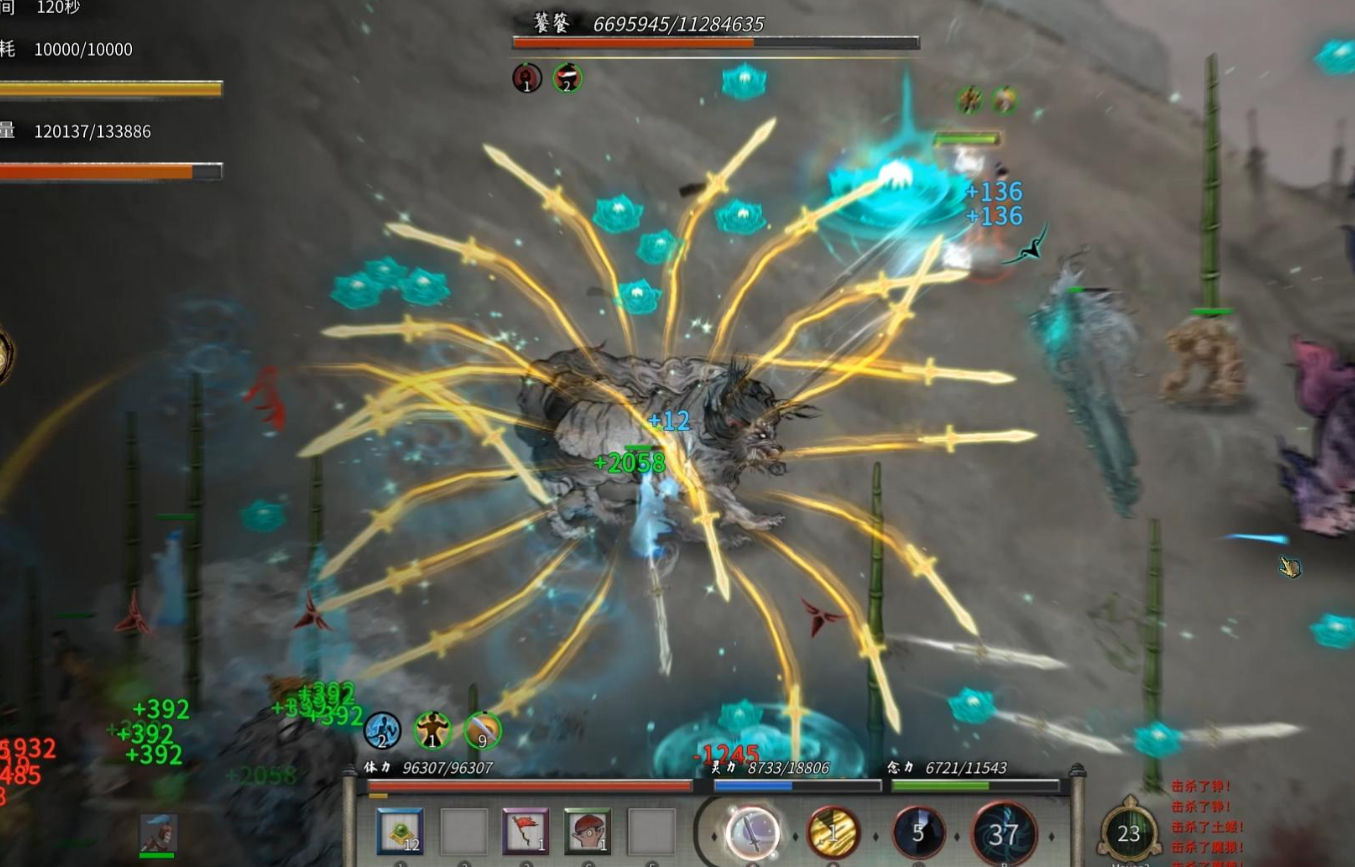Viewport: 1355px width, 867px height.
Task: Open the round bamboo emblem showing 23
Action: (x=1129, y=832)
